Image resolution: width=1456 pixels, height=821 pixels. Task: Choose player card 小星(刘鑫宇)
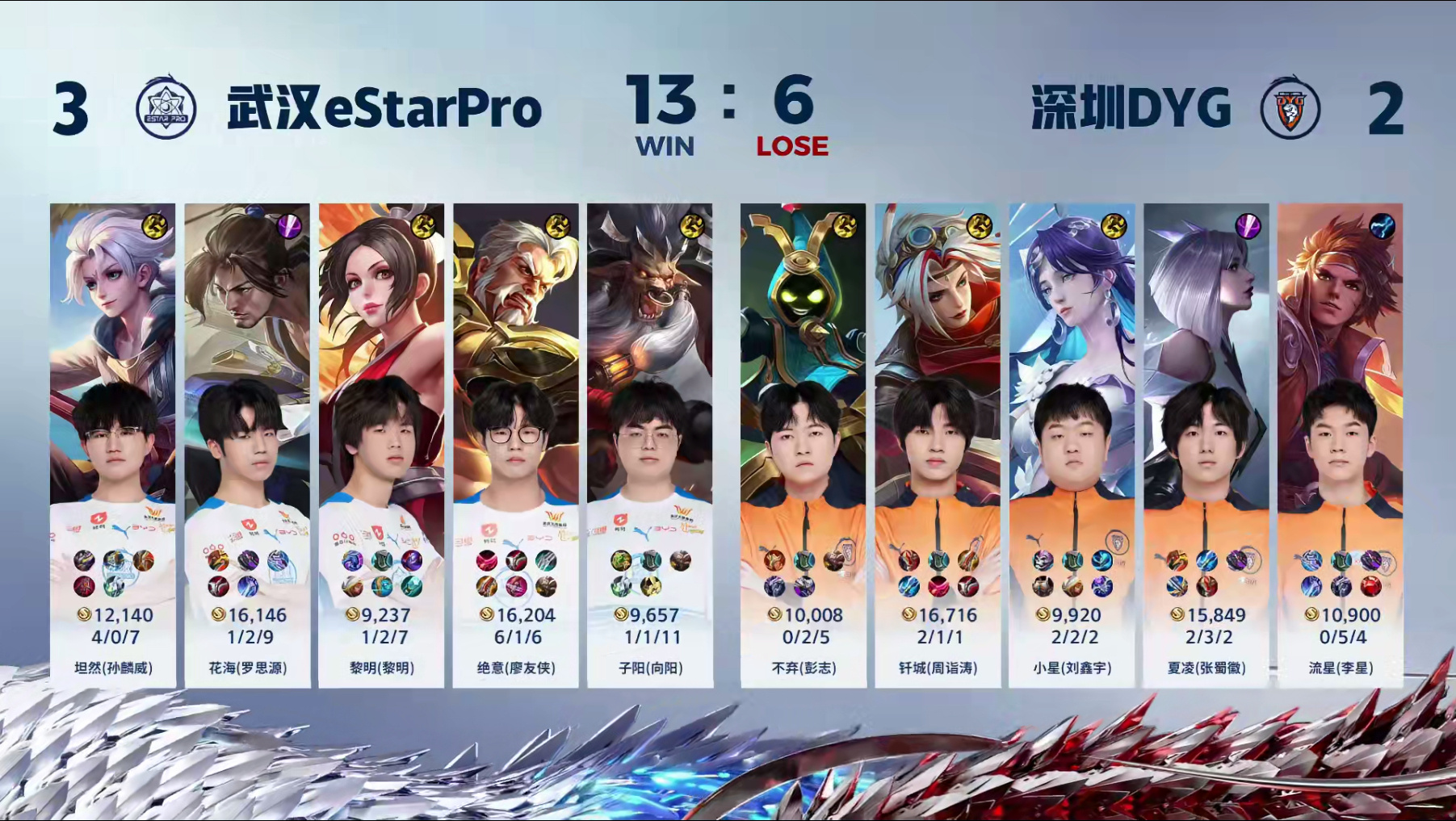[1072, 444]
